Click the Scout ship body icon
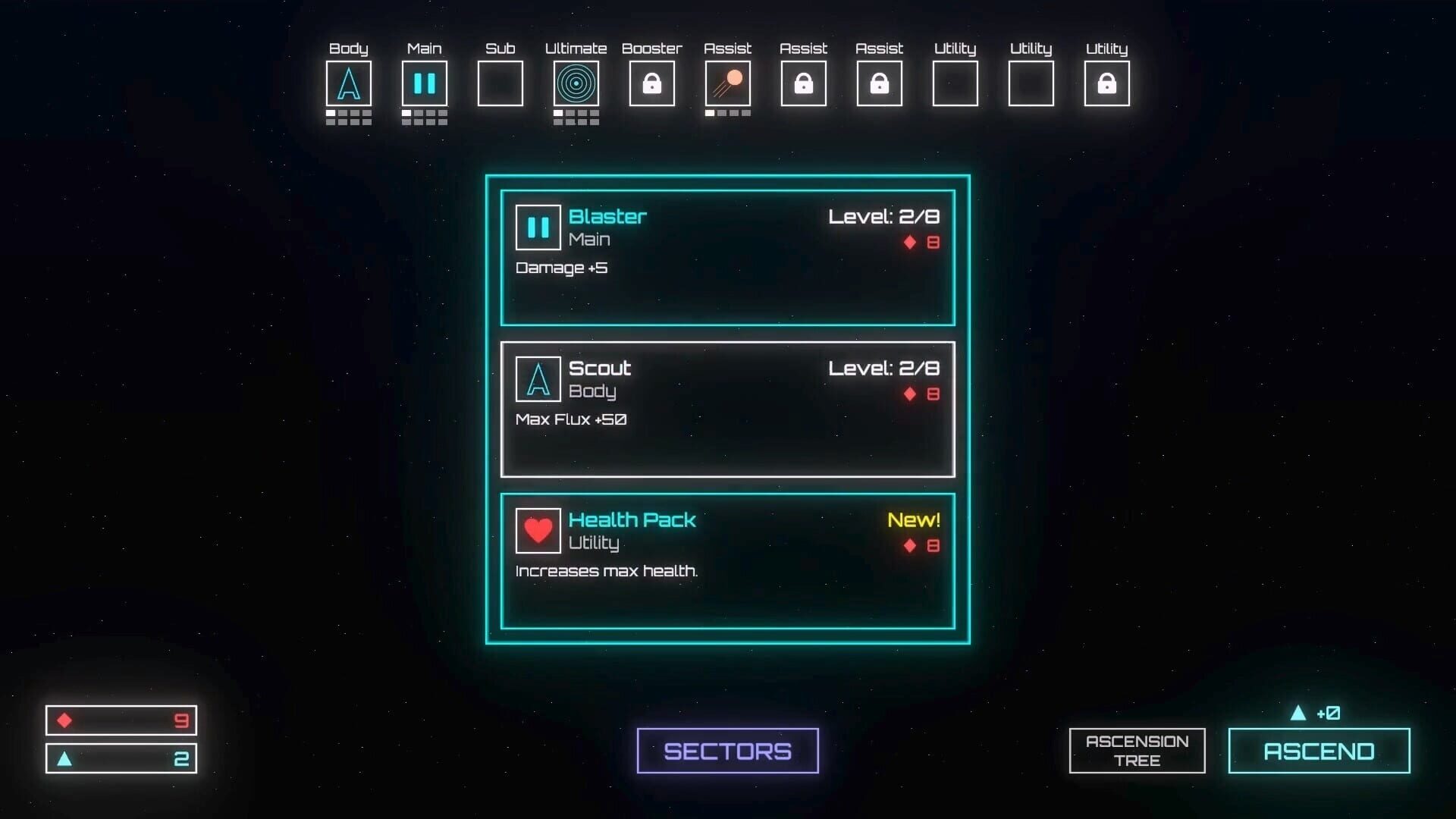Screen dimensions: 1456x819 [538, 379]
